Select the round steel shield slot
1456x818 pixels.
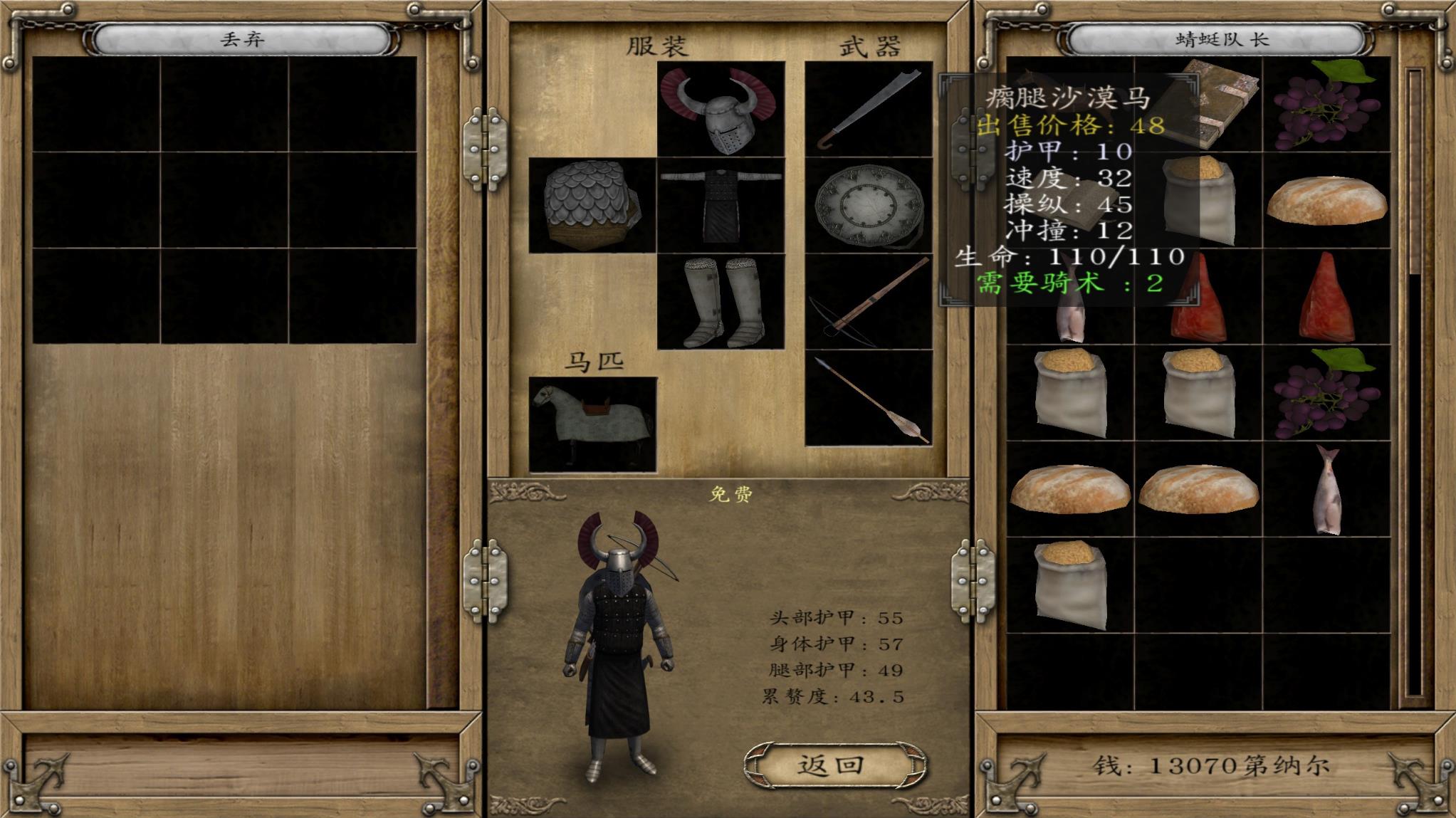tap(869, 205)
